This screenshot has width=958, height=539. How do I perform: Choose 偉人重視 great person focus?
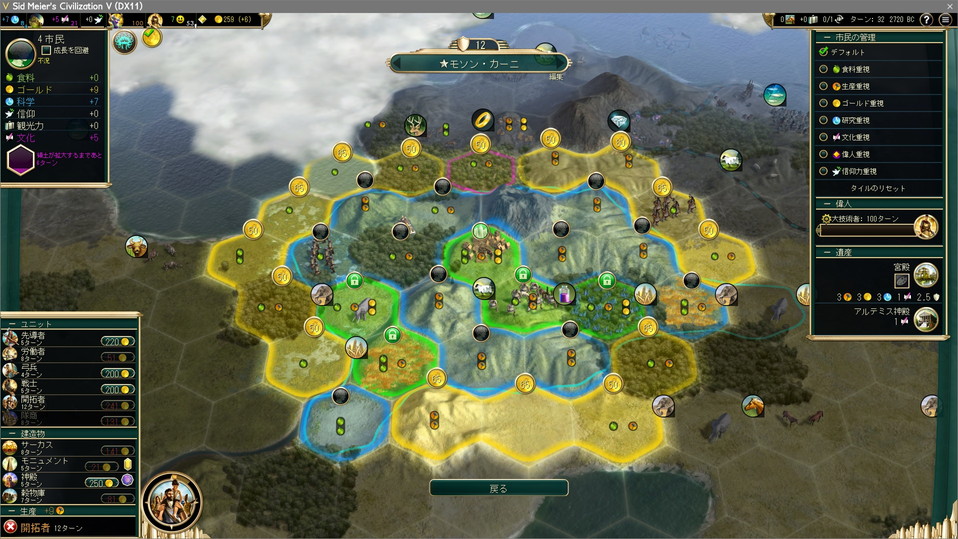tap(824, 154)
